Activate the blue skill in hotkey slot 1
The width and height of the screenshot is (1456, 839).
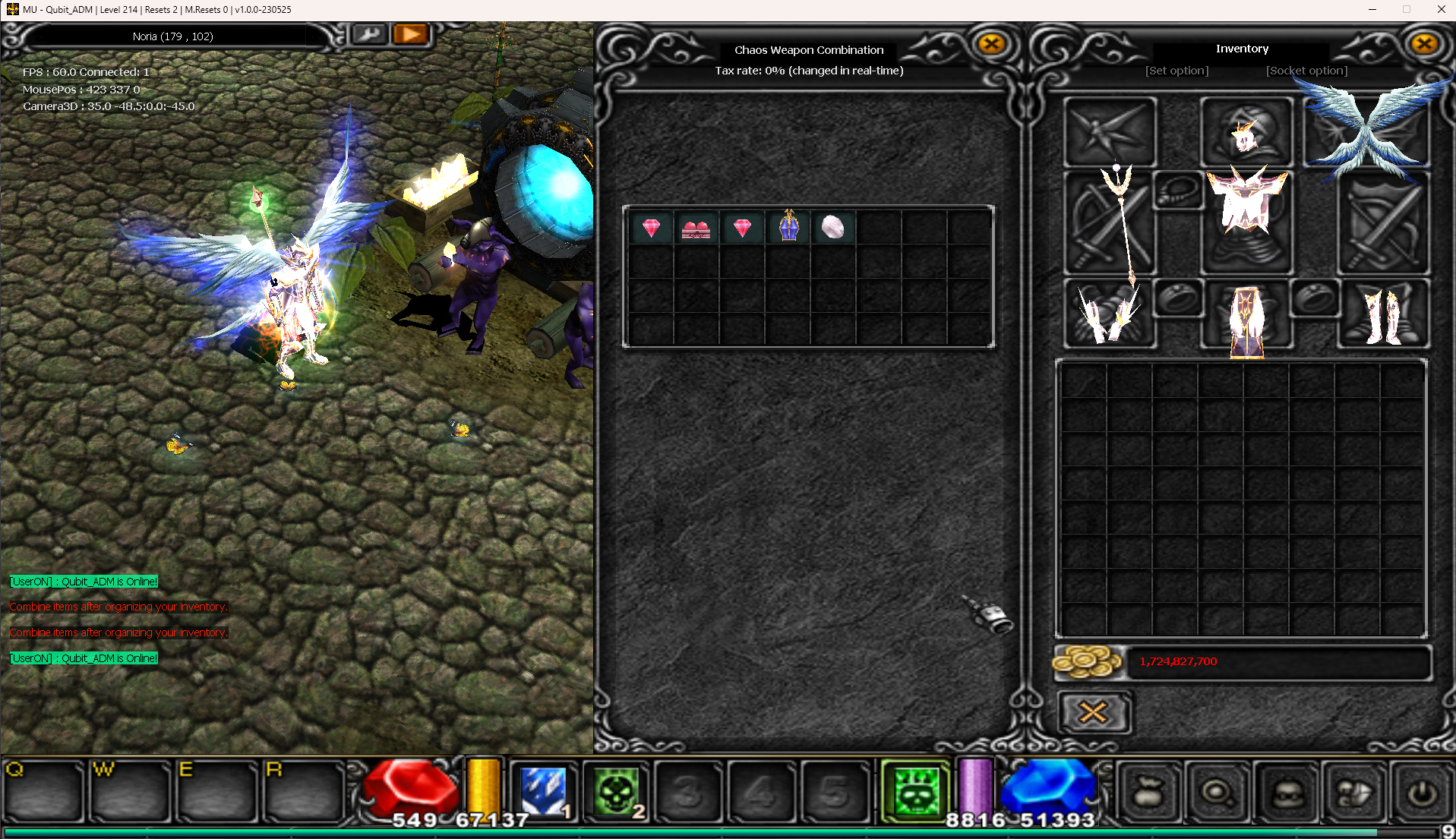click(x=542, y=792)
